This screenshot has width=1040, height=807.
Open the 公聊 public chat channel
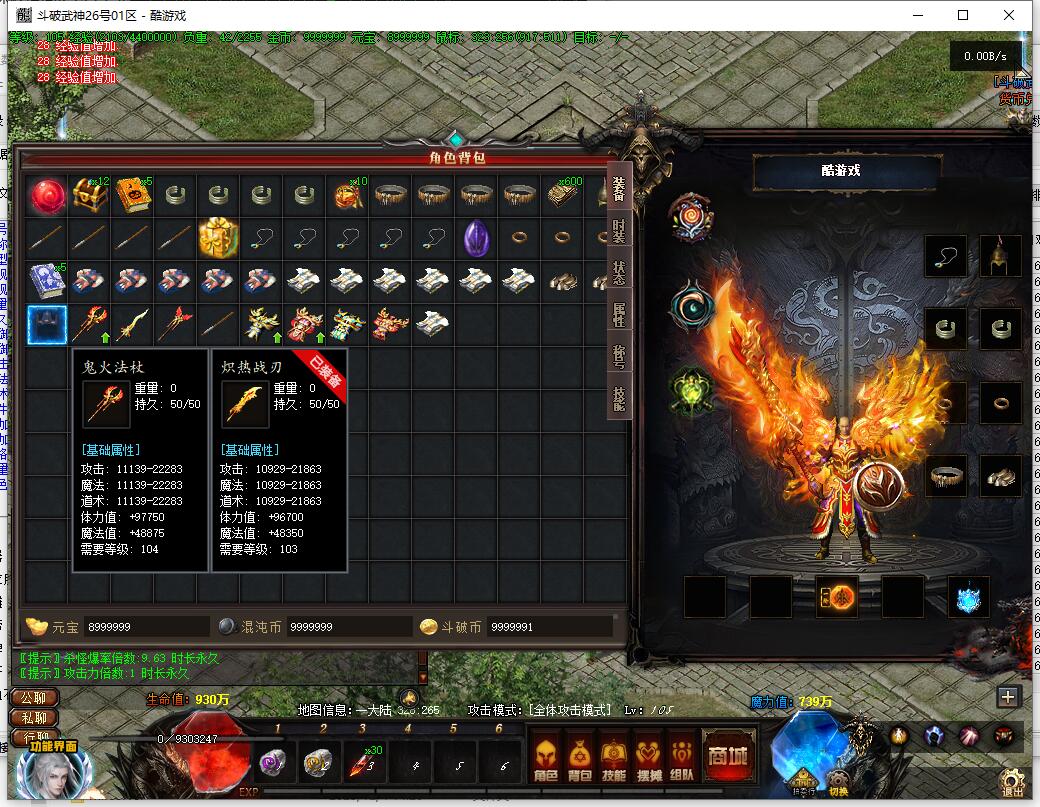point(33,697)
